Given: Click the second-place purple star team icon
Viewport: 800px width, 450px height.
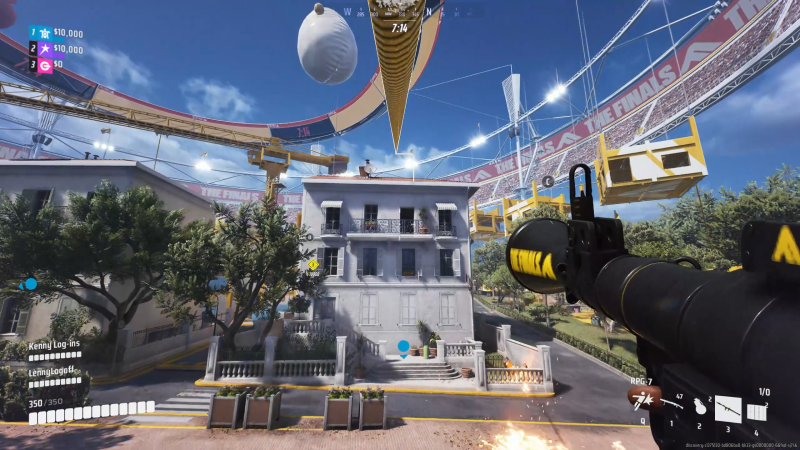Looking at the screenshot, I should [x=45, y=49].
